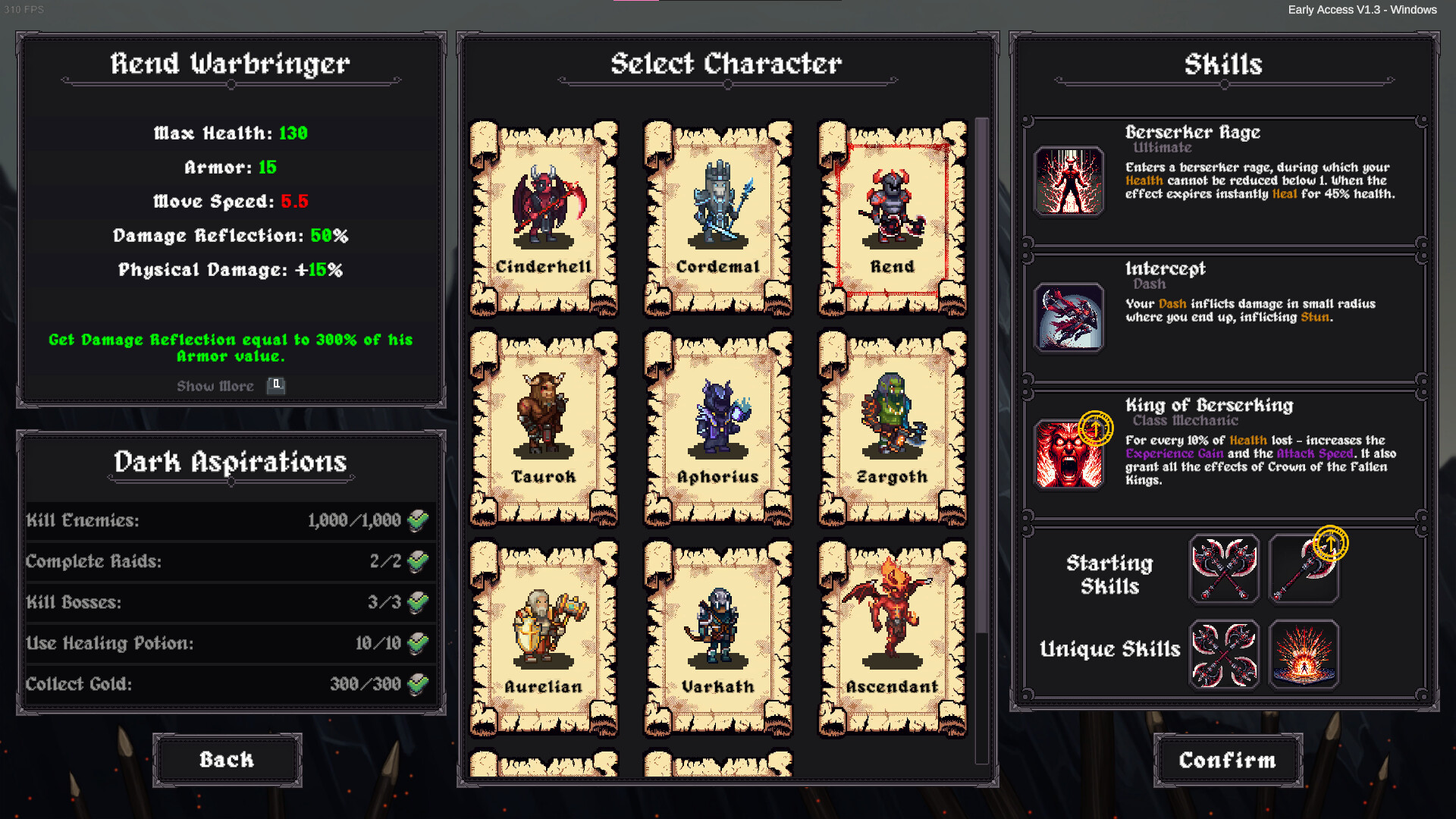
Task: Open the Berserker Rage ultimate skill icon
Action: 1068,180
